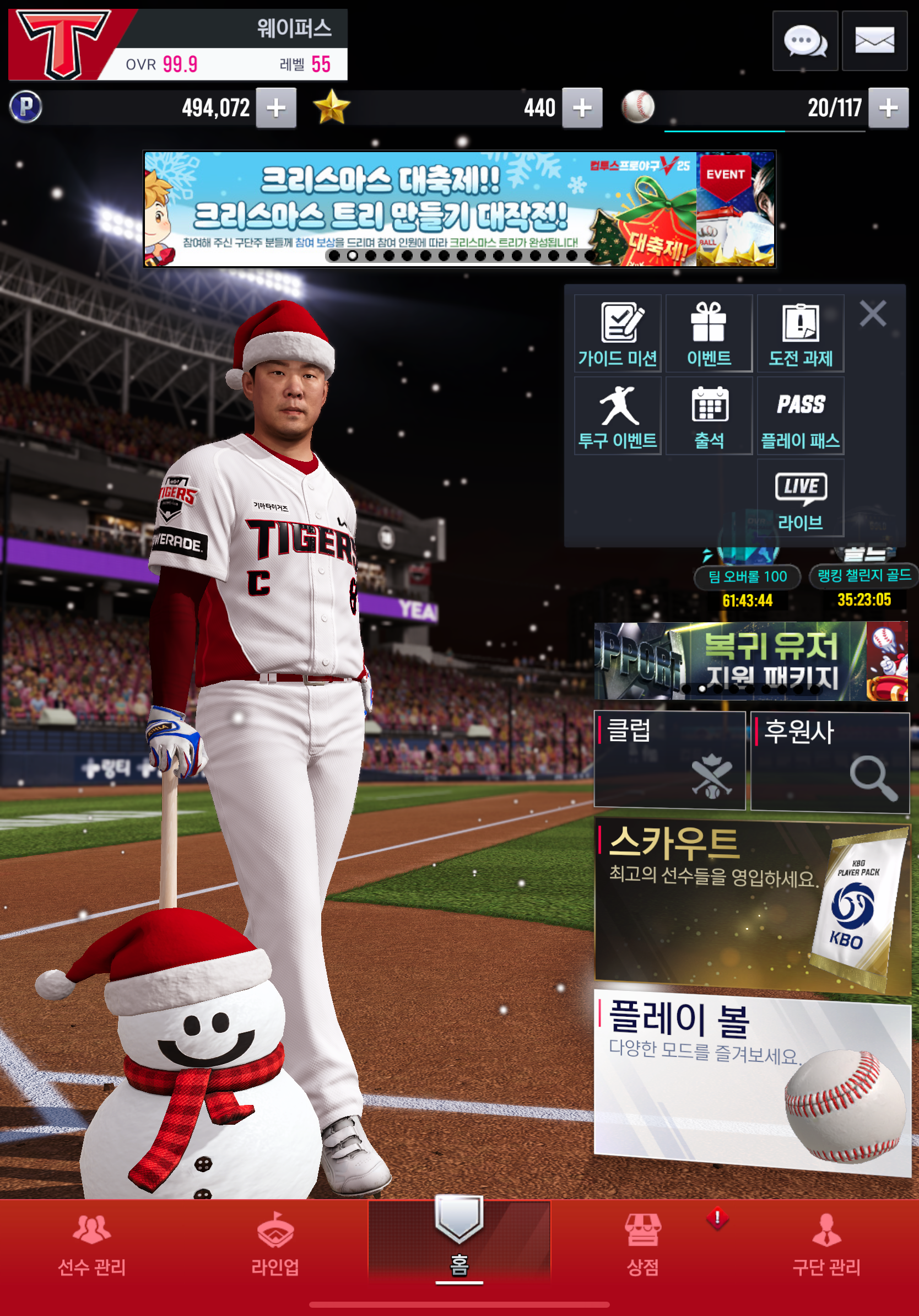Open the 출석 attendance calendar
919x1316 pixels.
click(709, 416)
